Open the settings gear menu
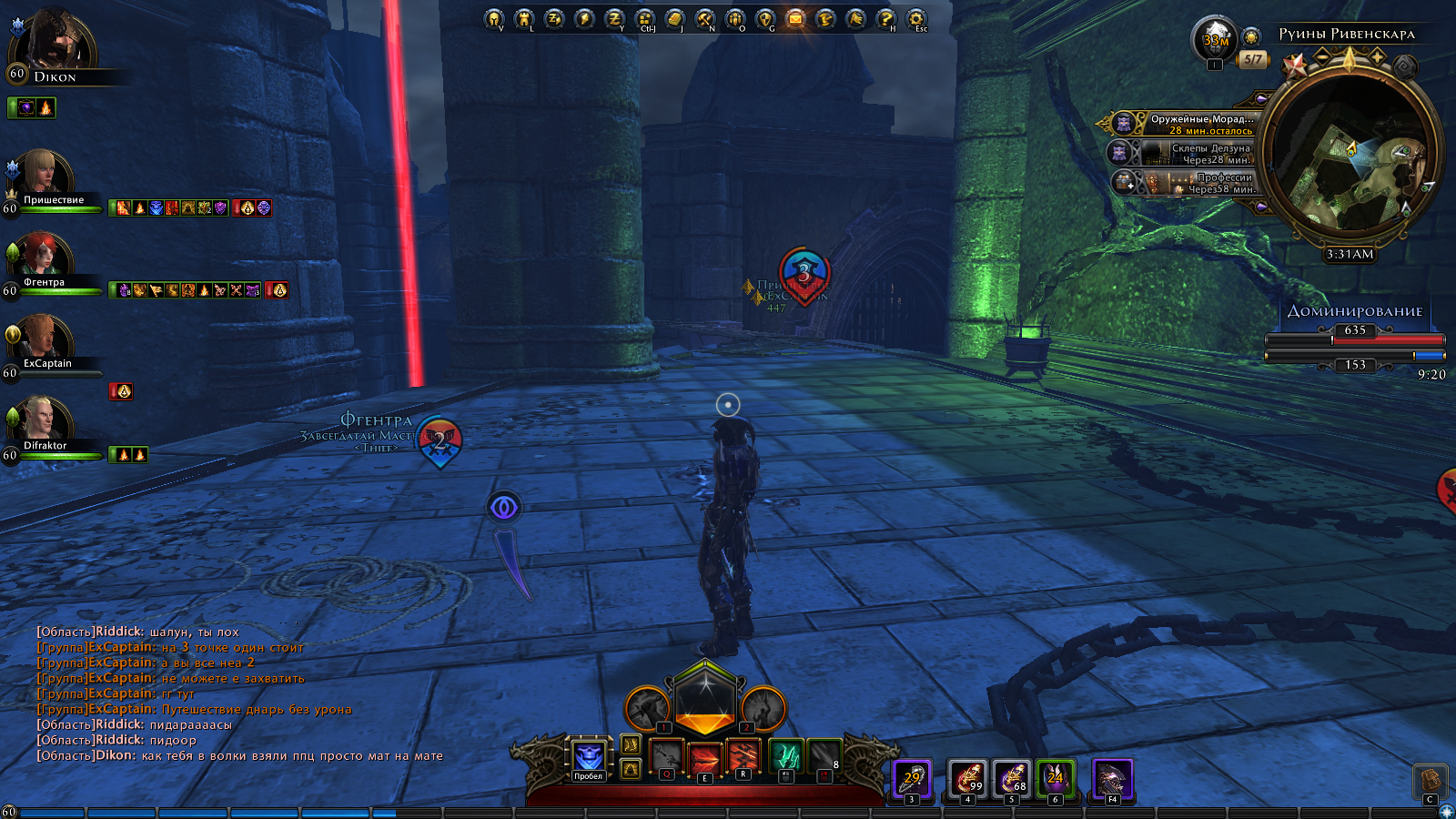Viewport: 1456px width, 819px height. coord(915,18)
